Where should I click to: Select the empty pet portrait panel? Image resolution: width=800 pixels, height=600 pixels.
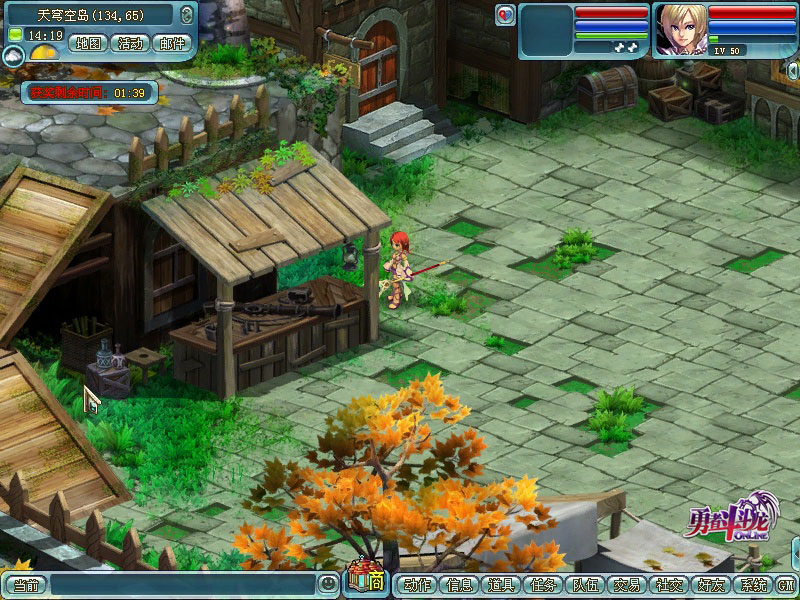click(545, 29)
